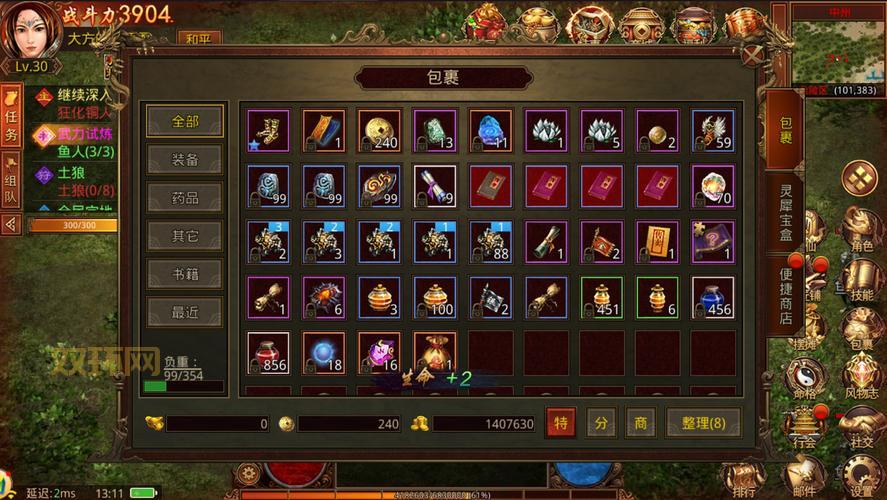Image resolution: width=887 pixels, height=500 pixels.
Task: View the 最近 recent items list
Action: (x=185, y=312)
